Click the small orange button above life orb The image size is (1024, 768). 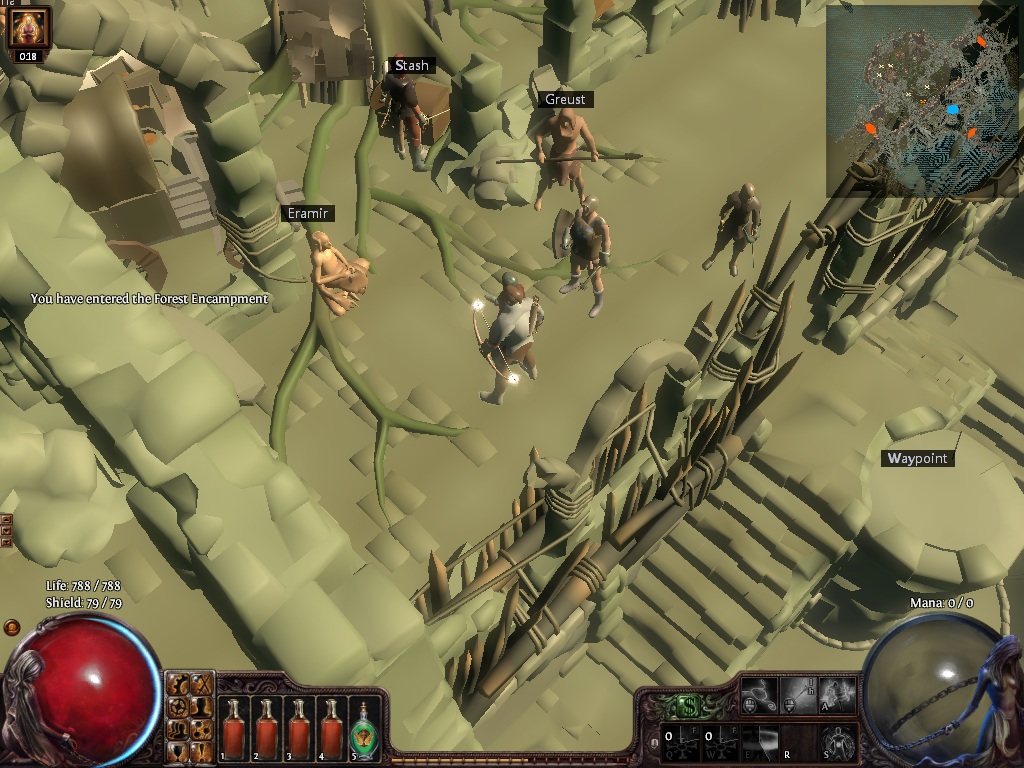[x=12, y=627]
